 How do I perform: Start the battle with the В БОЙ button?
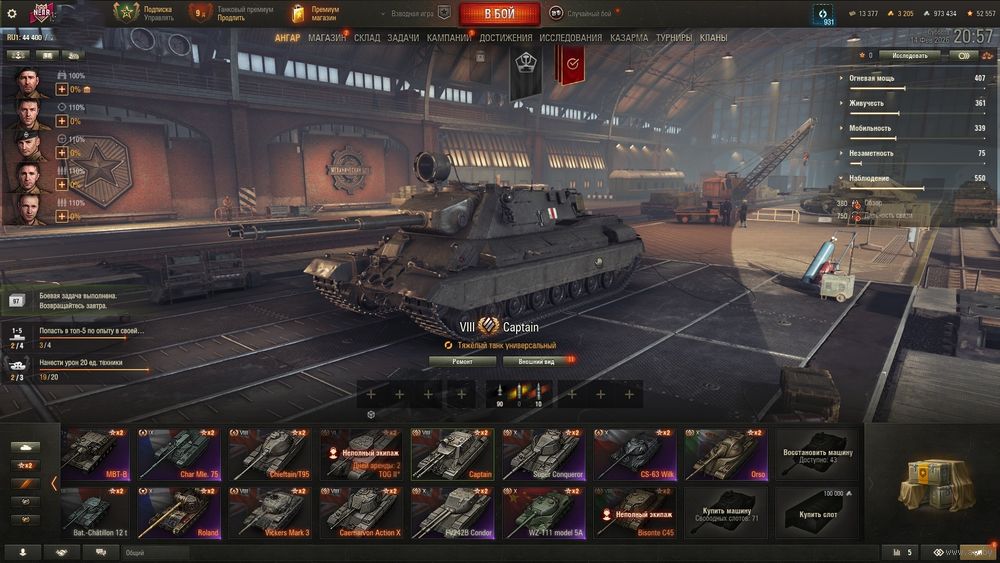(499, 14)
